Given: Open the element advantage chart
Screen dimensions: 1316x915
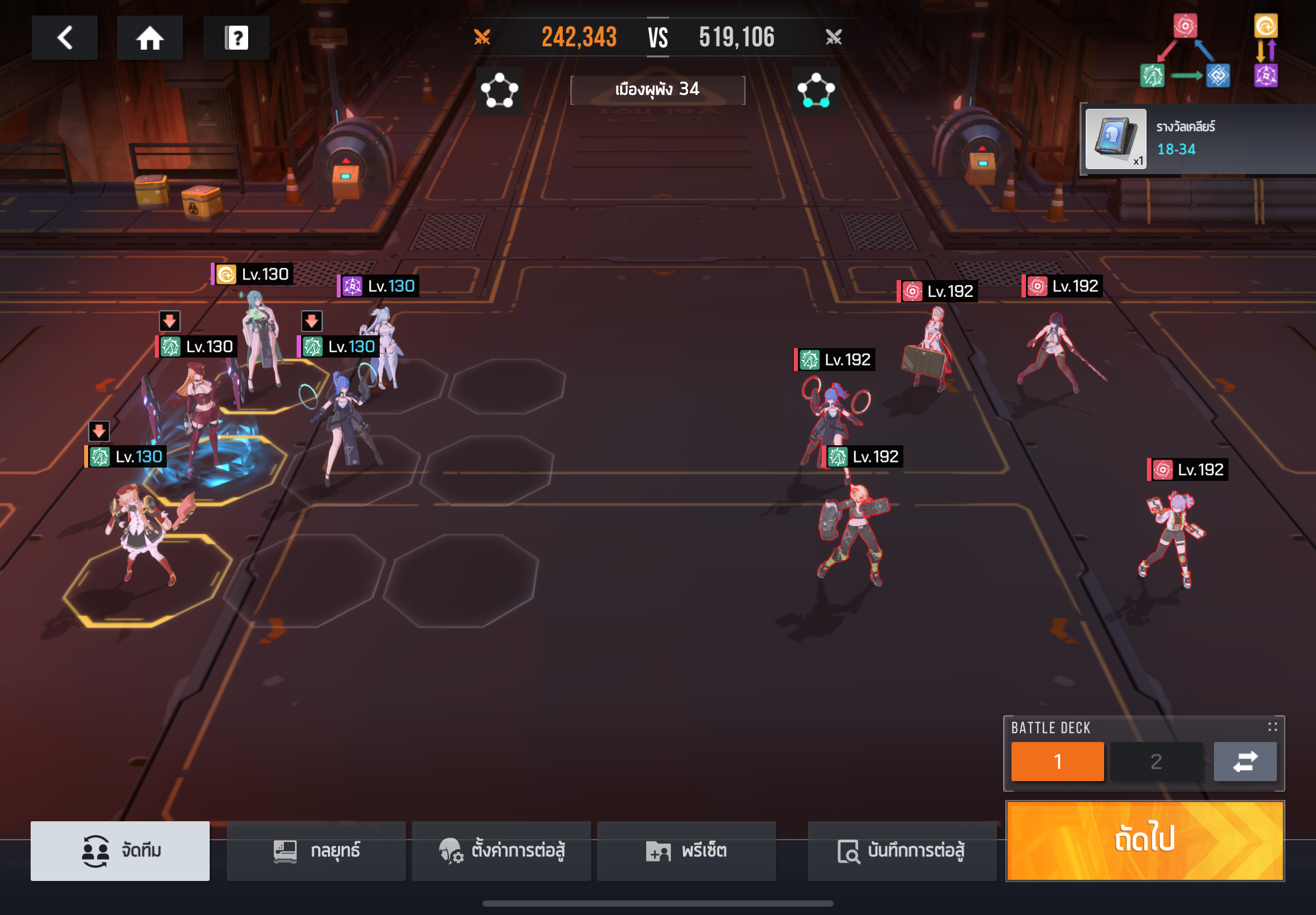Looking at the screenshot, I should 1208,50.
